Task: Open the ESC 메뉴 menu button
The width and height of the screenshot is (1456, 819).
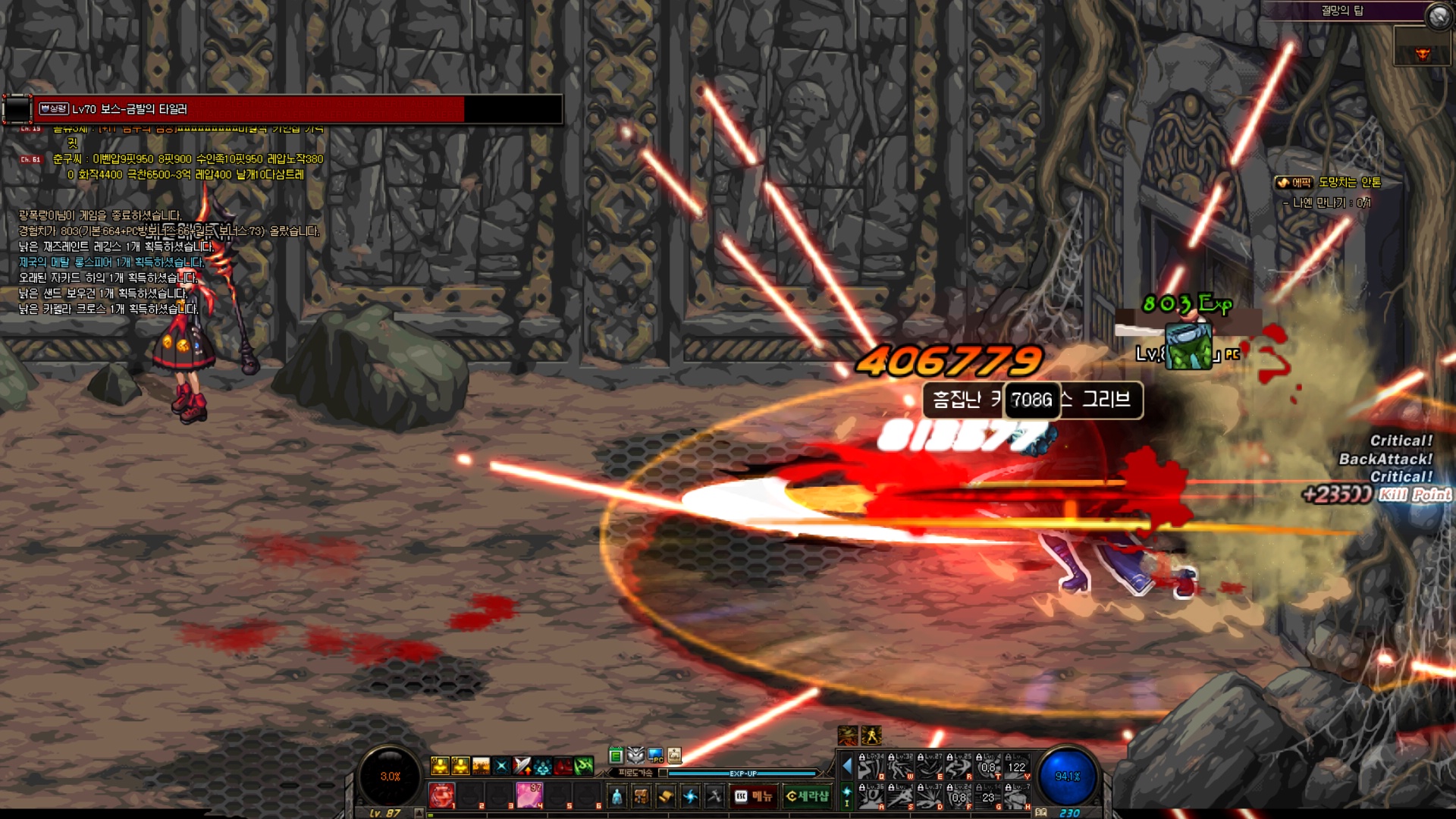Action: tap(753, 796)
